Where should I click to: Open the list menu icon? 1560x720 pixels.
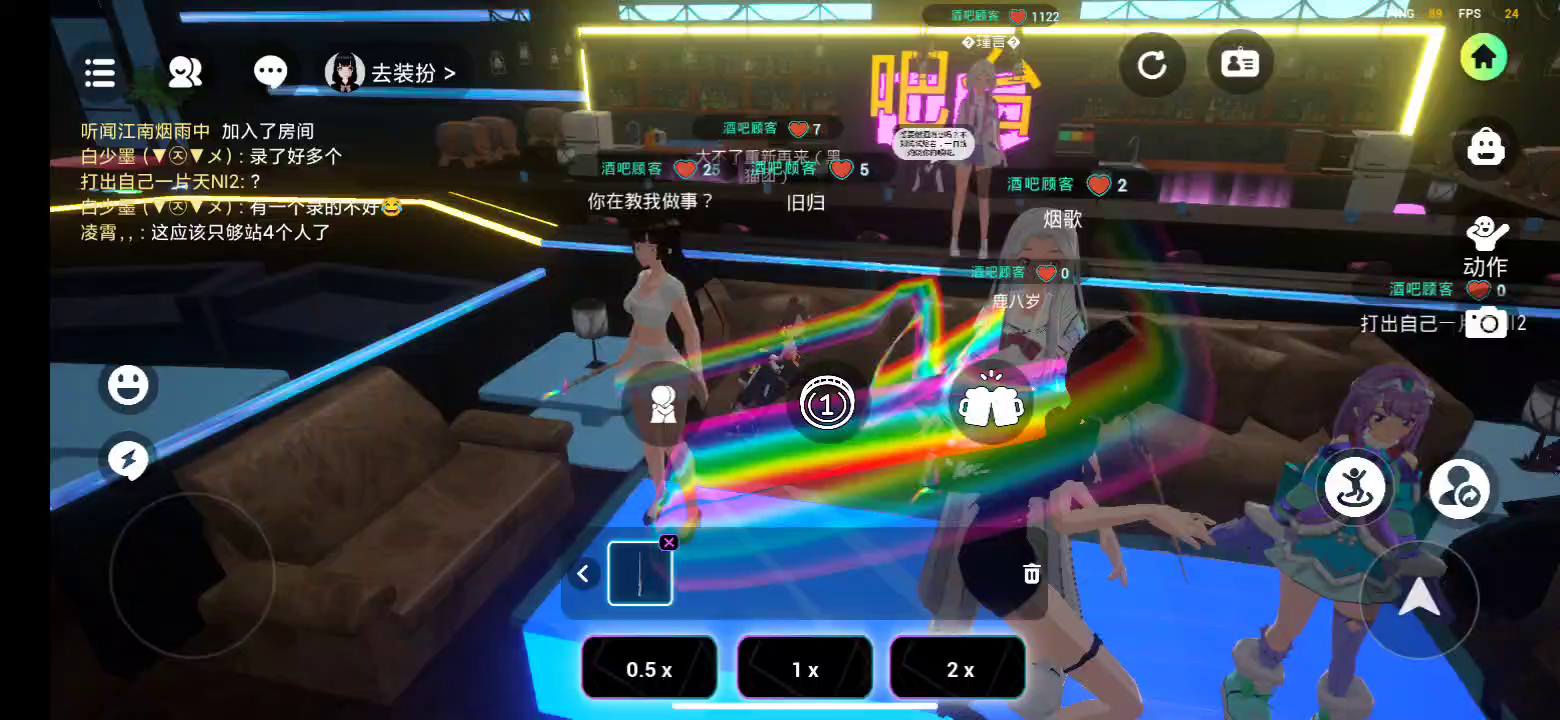pyautogui.click(x=100, y=72)
